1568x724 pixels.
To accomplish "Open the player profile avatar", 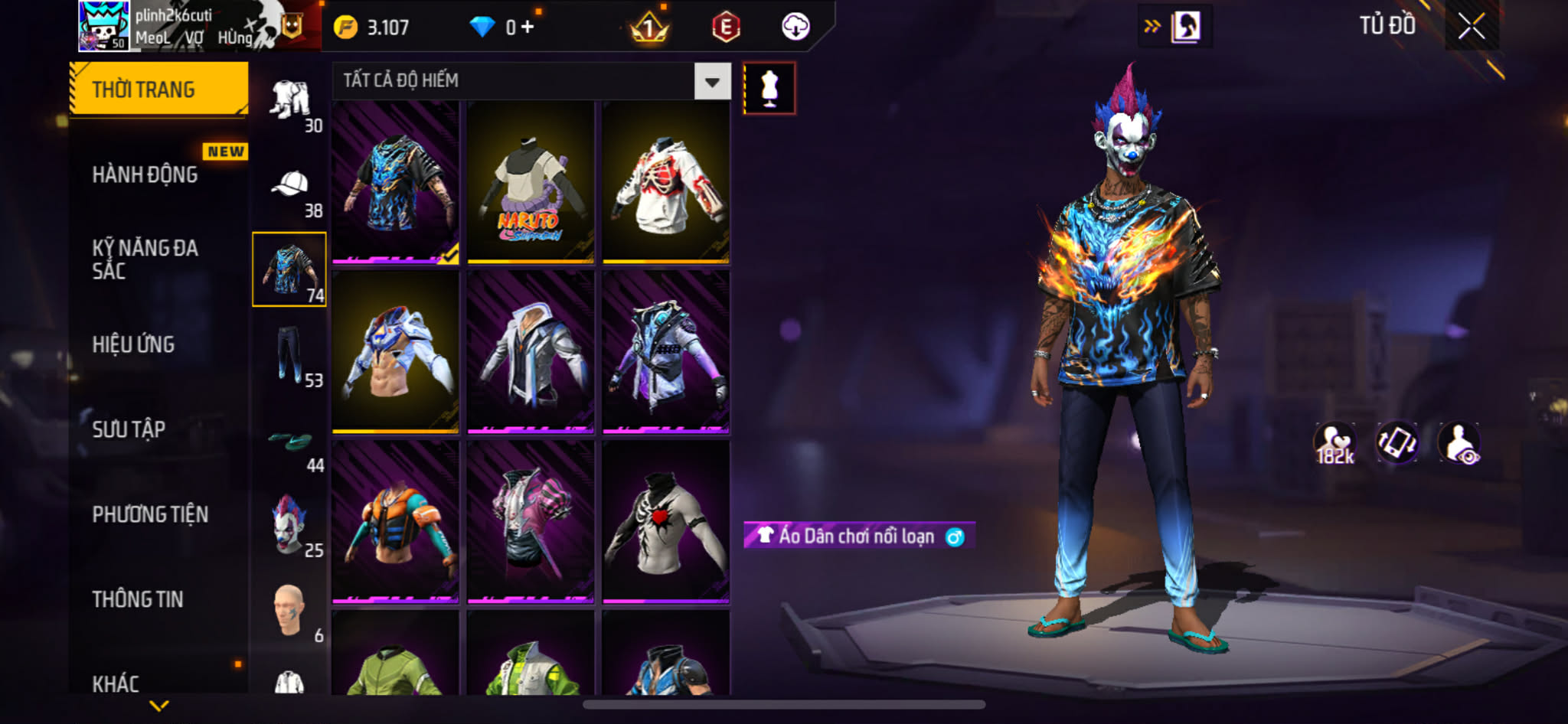I will coord(104,27).
